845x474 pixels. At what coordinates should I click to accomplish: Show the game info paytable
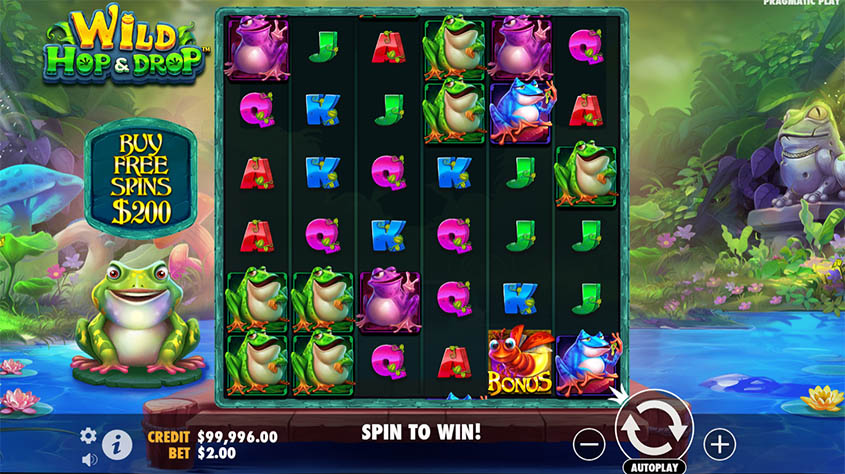[x=117, y=442]
